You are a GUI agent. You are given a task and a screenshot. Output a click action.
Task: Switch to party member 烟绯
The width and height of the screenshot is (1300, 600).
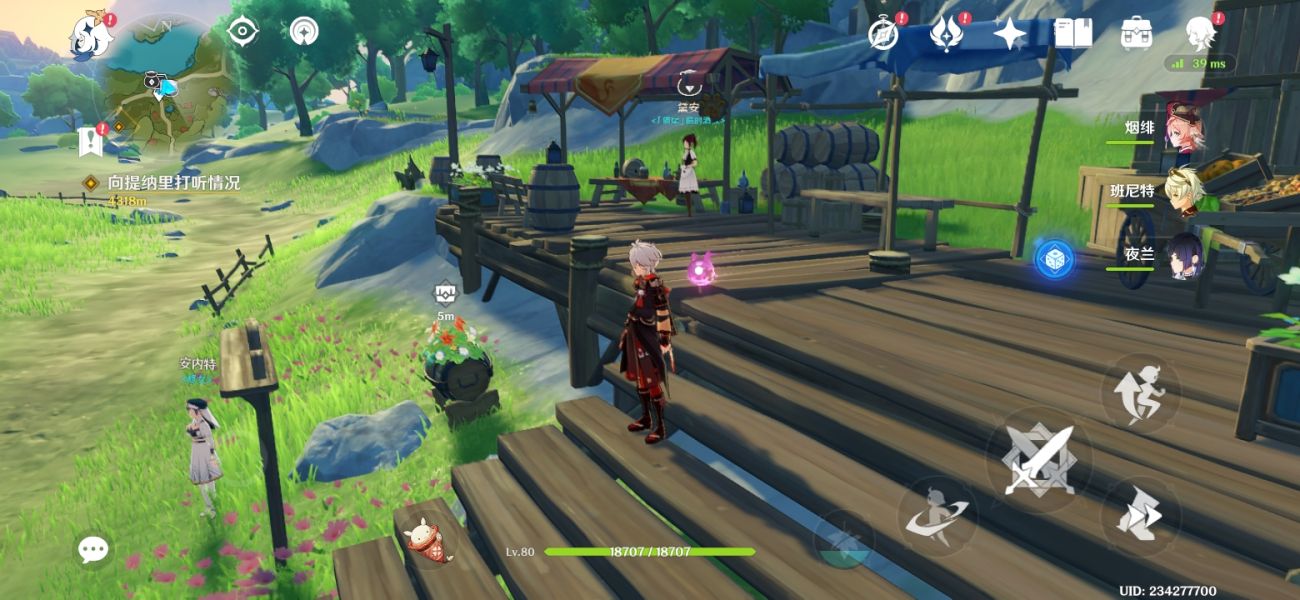coord(1183,129)
